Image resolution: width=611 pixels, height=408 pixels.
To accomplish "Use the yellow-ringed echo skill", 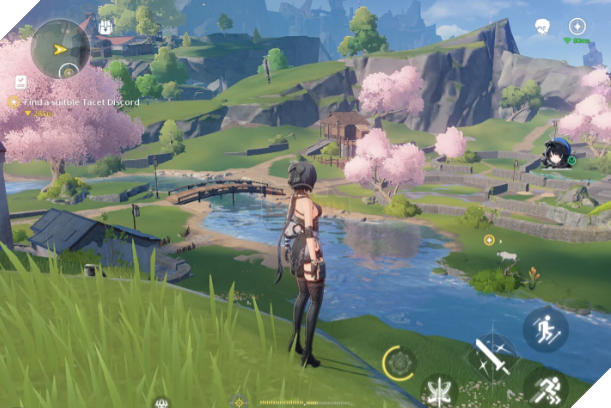I will (400, 362).
